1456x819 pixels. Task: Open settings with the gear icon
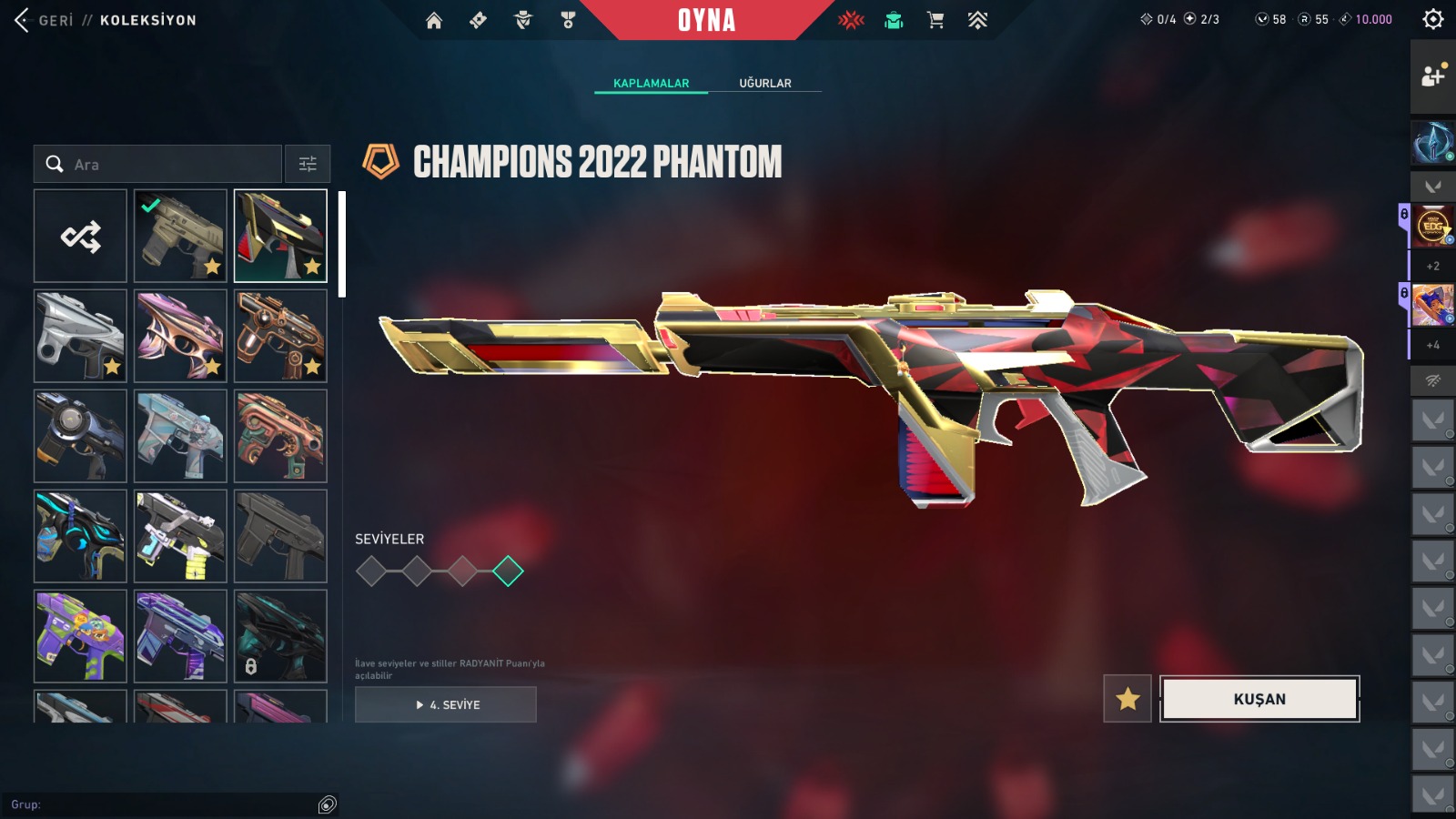(1432, 19)
